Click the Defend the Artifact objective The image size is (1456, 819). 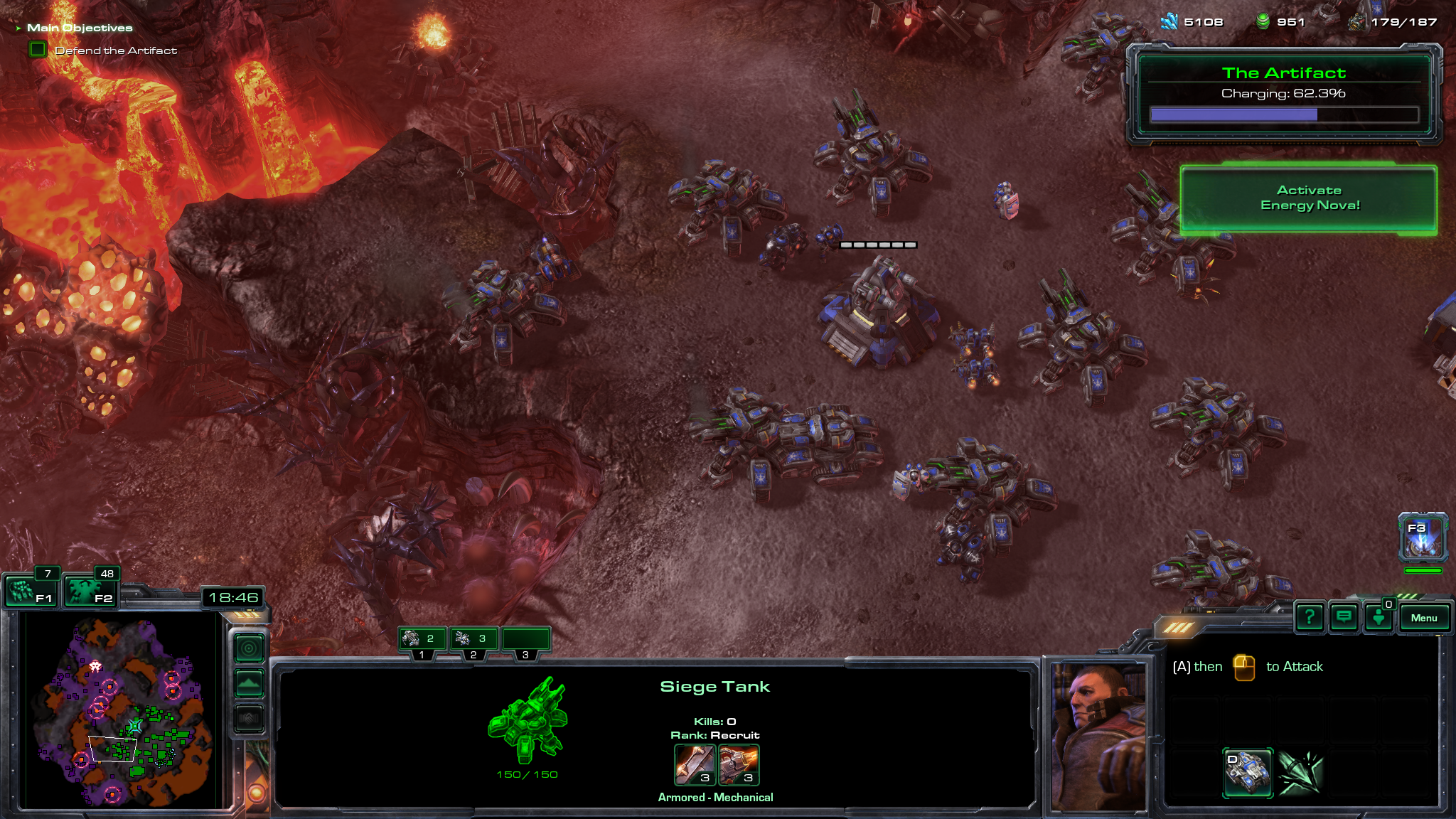click(116, 50)
